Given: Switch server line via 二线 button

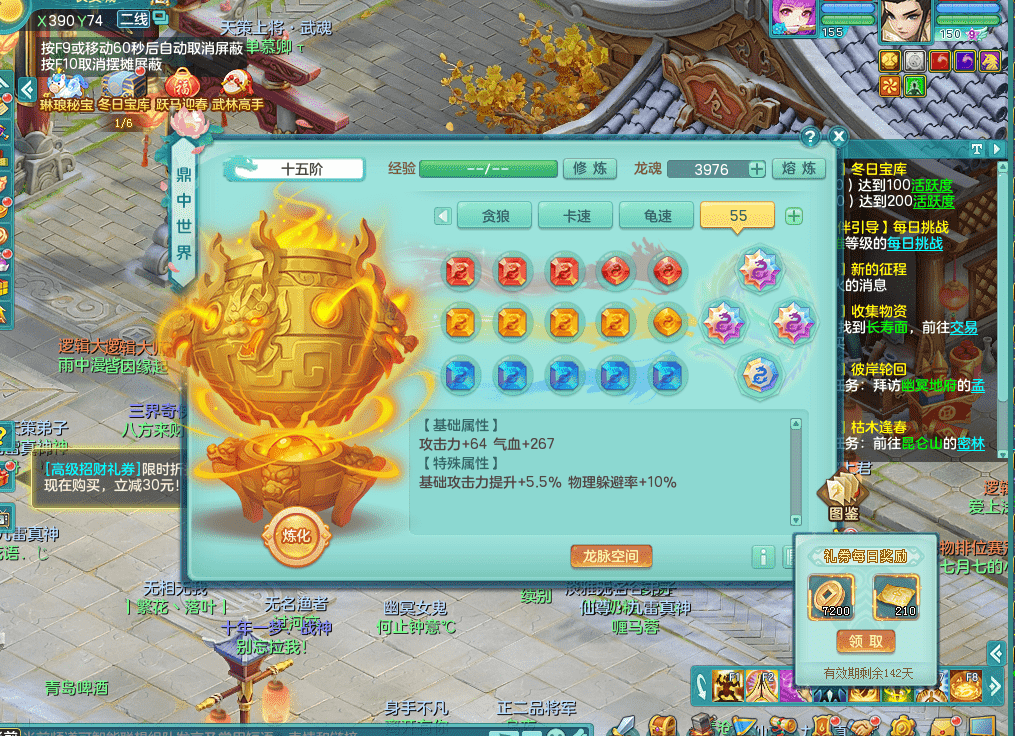Looking at the screenshot, I should (x=134, y=19).
